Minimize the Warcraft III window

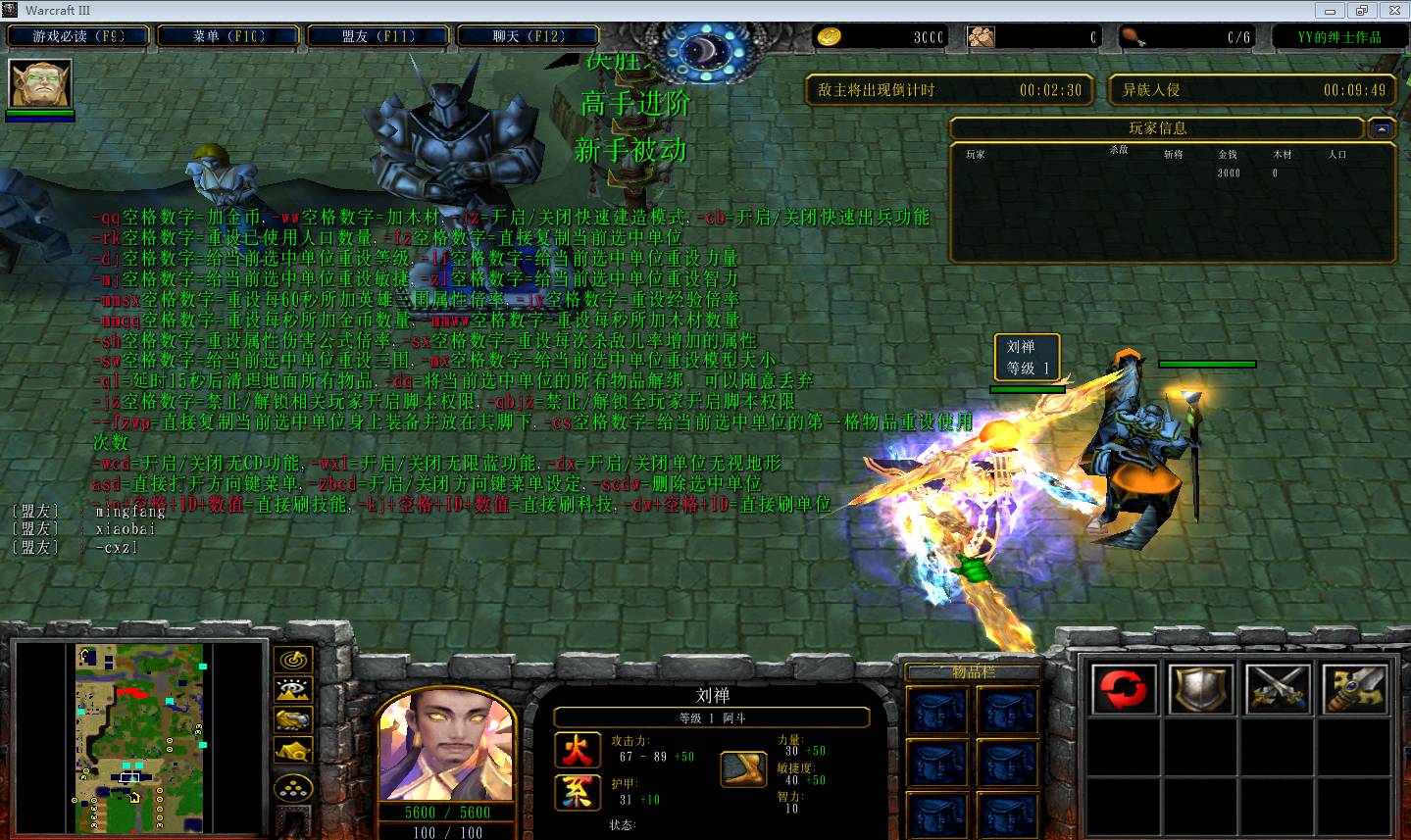click(1331, 11)
